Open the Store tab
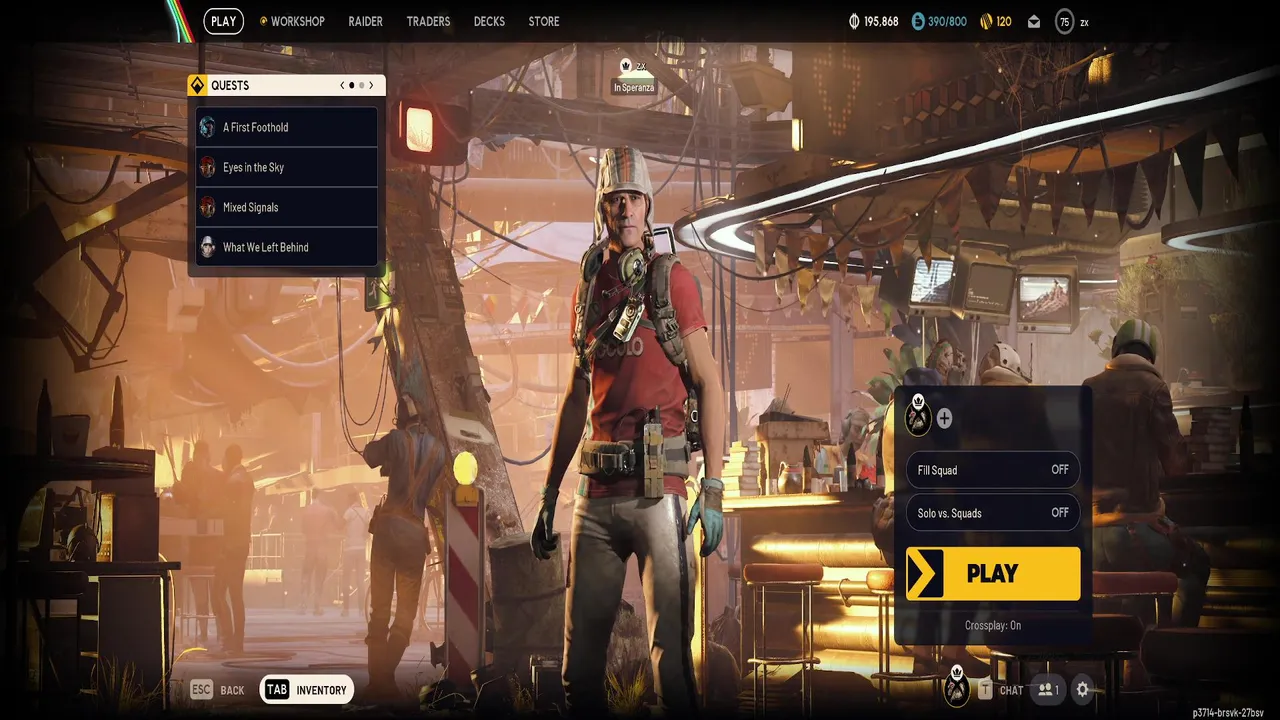Viewport: 1280px width, 720px height. point(544,21)
